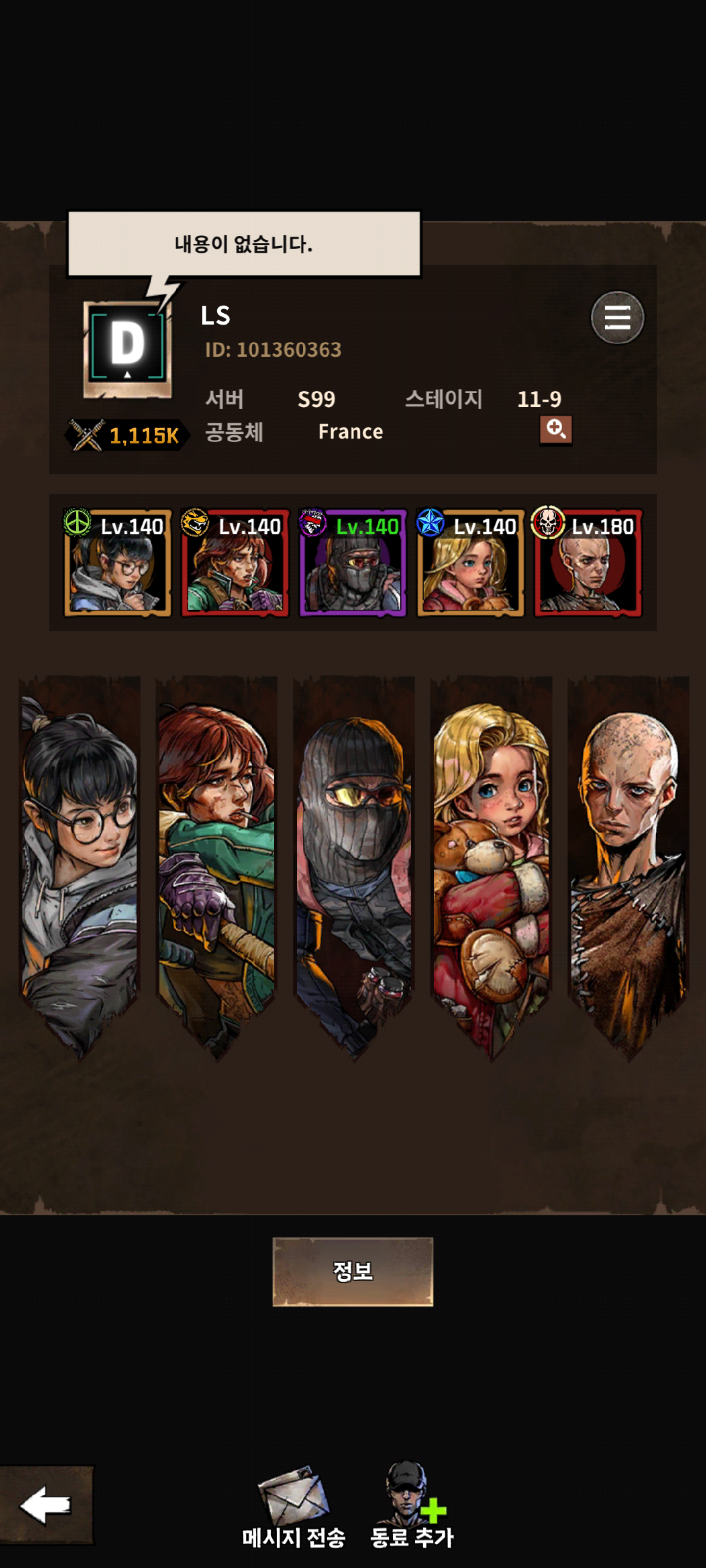
Task: Go back with the white arrow button
Action: (46, 1505)
